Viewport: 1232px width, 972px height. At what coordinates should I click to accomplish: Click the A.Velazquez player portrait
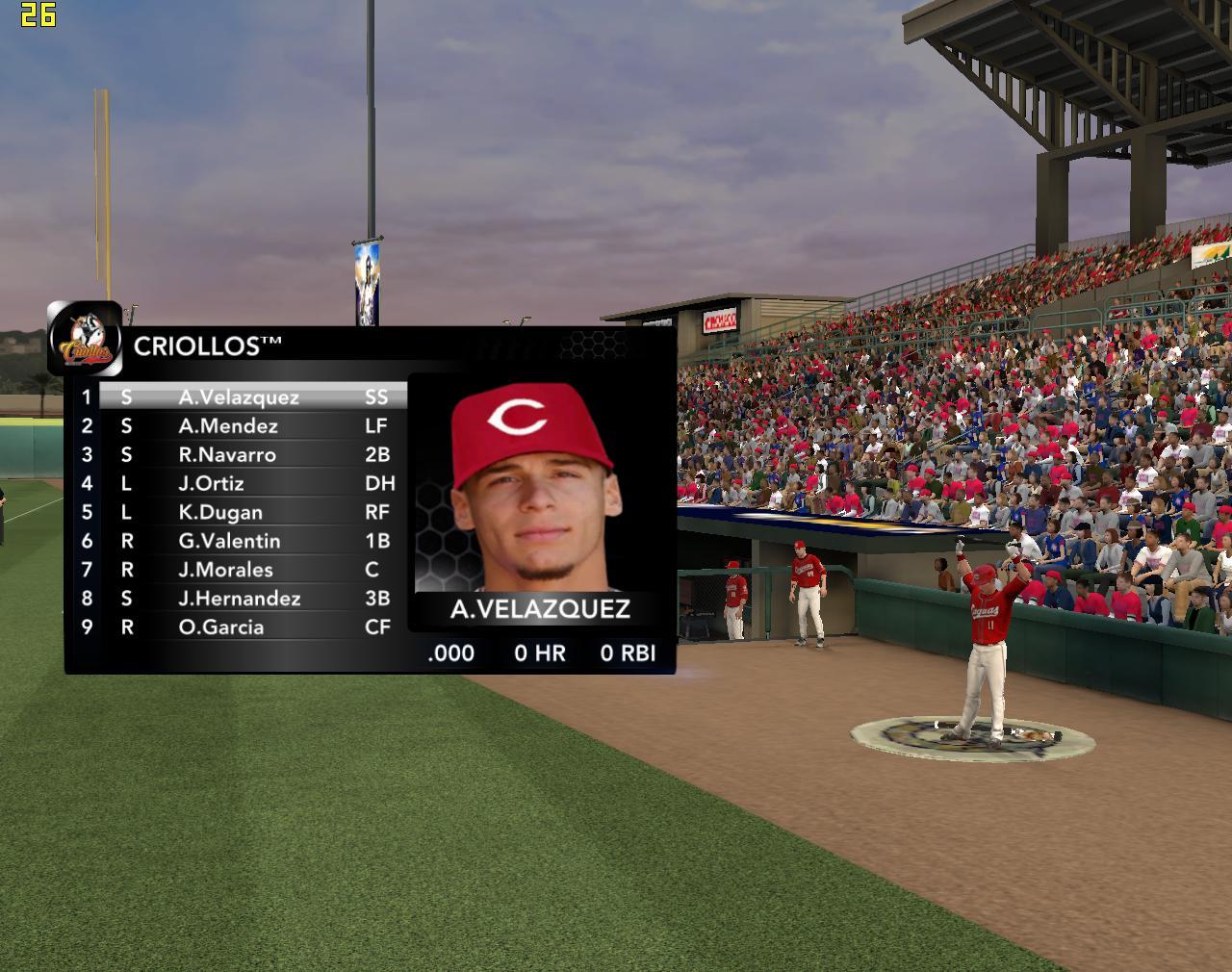pos(535,487)
